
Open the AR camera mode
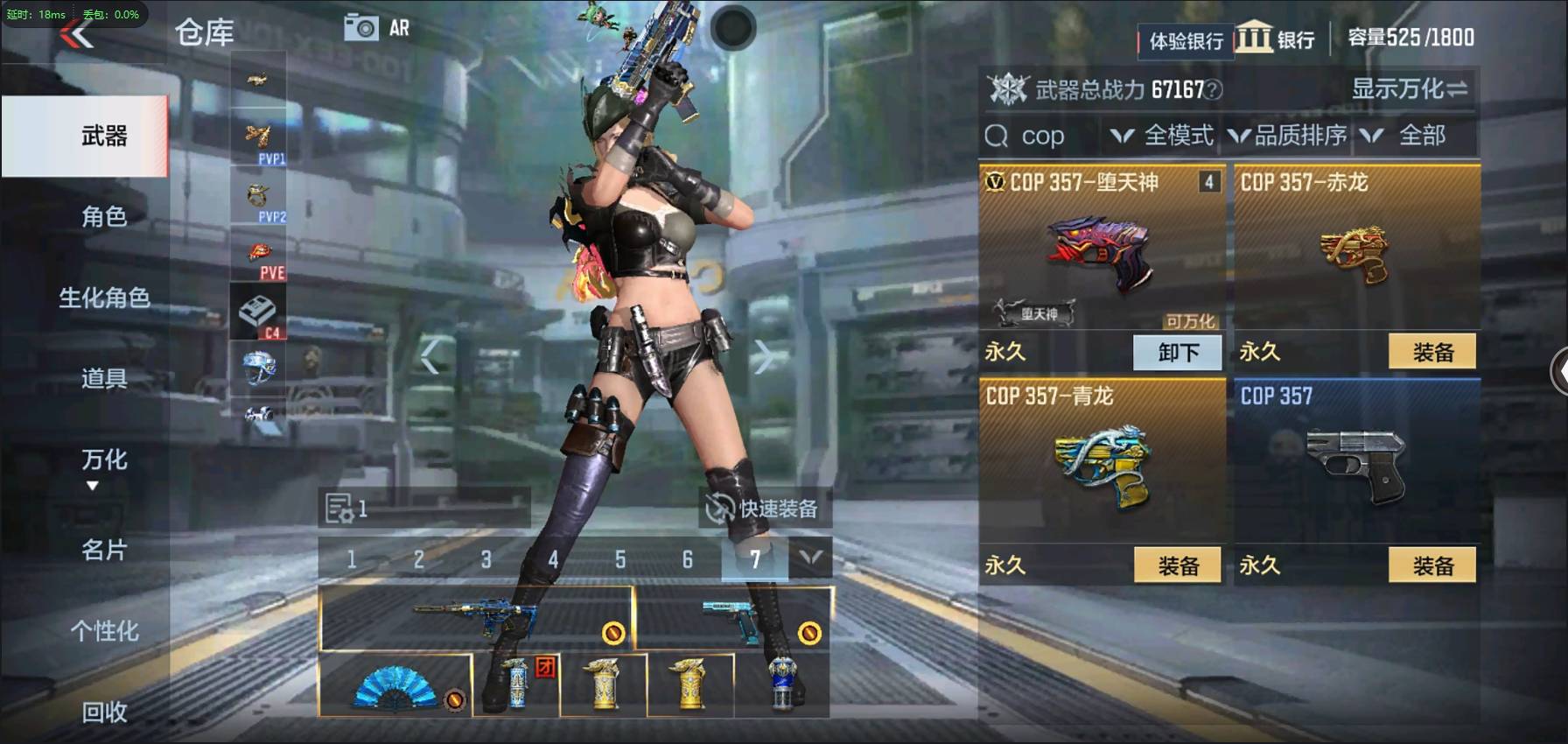tap(377, 28)
